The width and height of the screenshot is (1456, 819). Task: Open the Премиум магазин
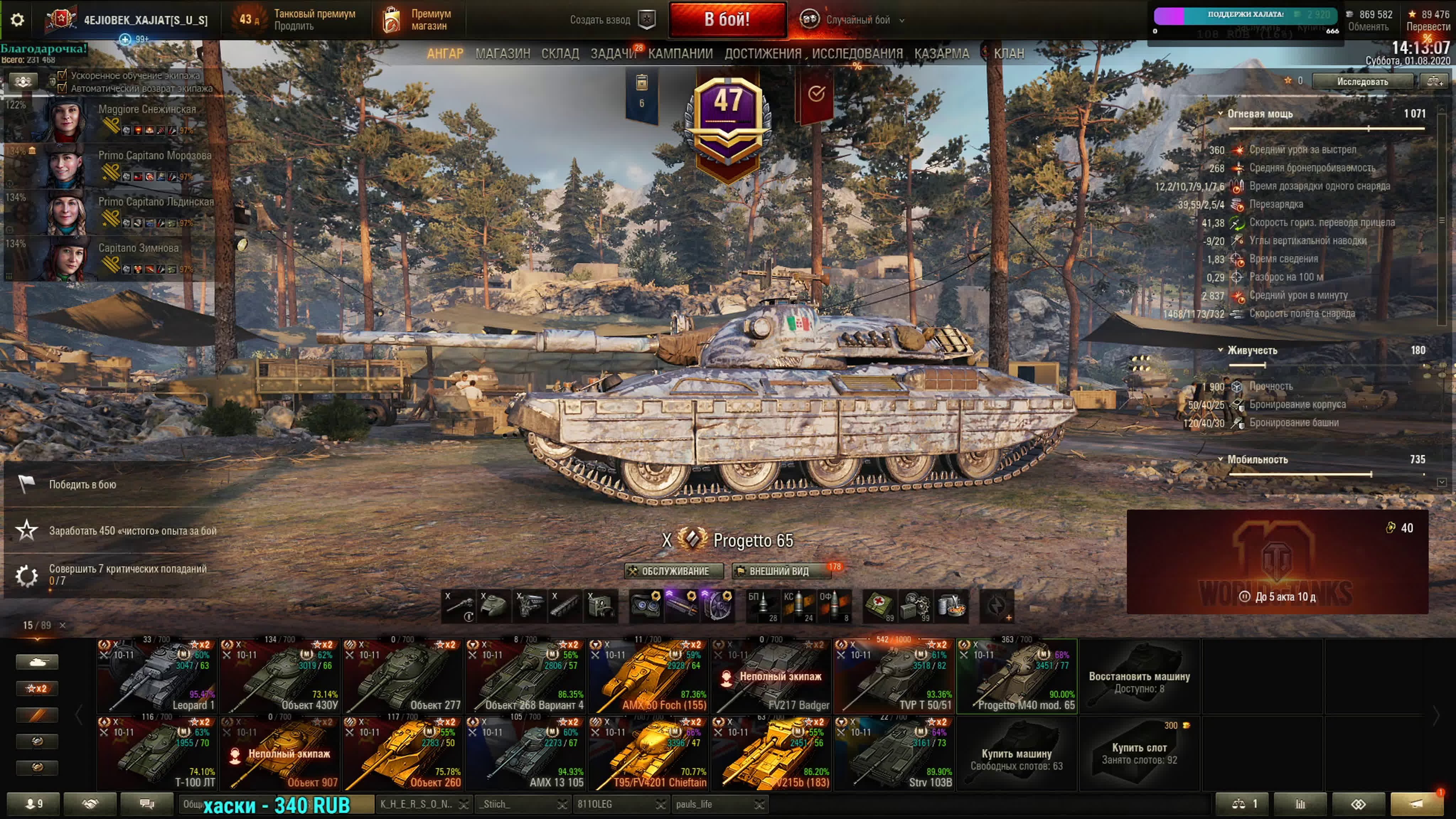tap(418, 20)
